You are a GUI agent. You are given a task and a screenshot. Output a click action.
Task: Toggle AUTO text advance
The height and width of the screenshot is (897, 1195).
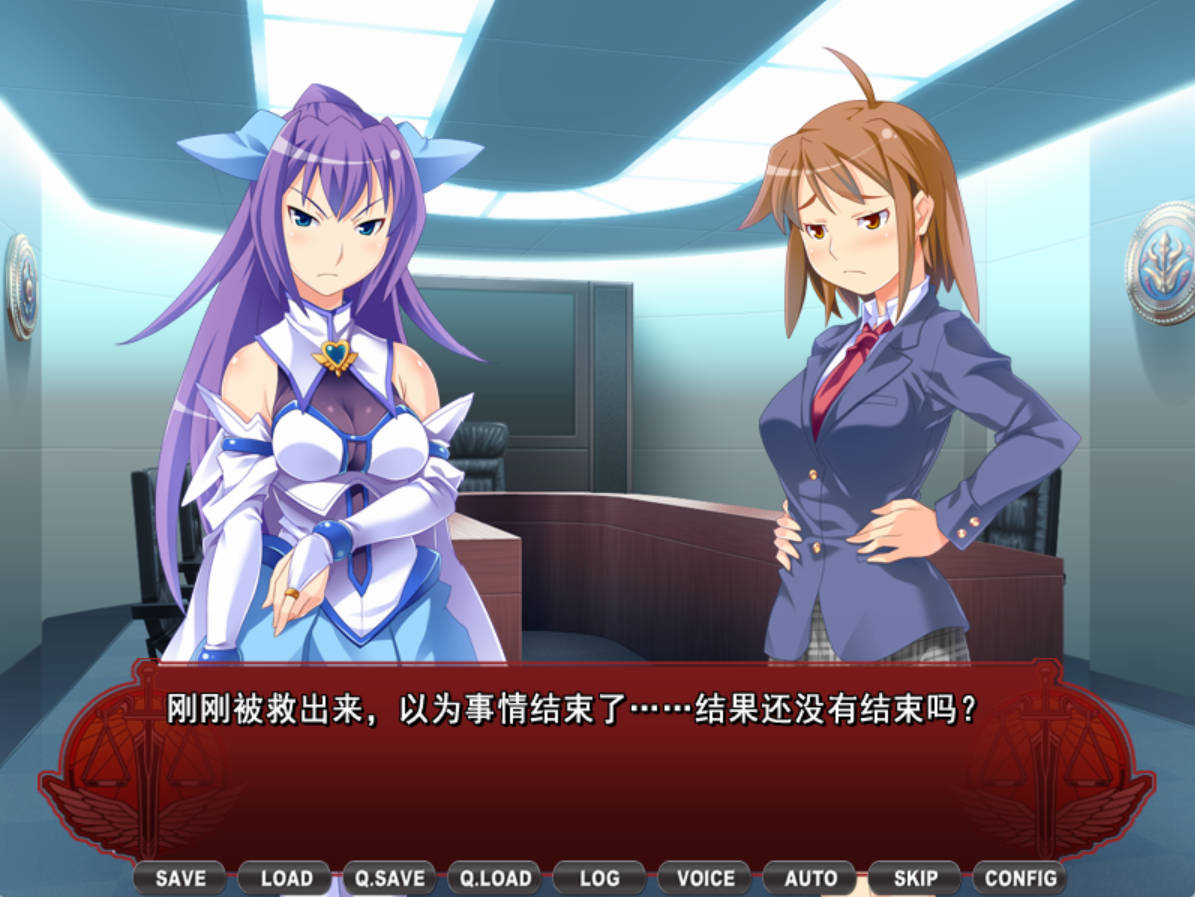810,878
